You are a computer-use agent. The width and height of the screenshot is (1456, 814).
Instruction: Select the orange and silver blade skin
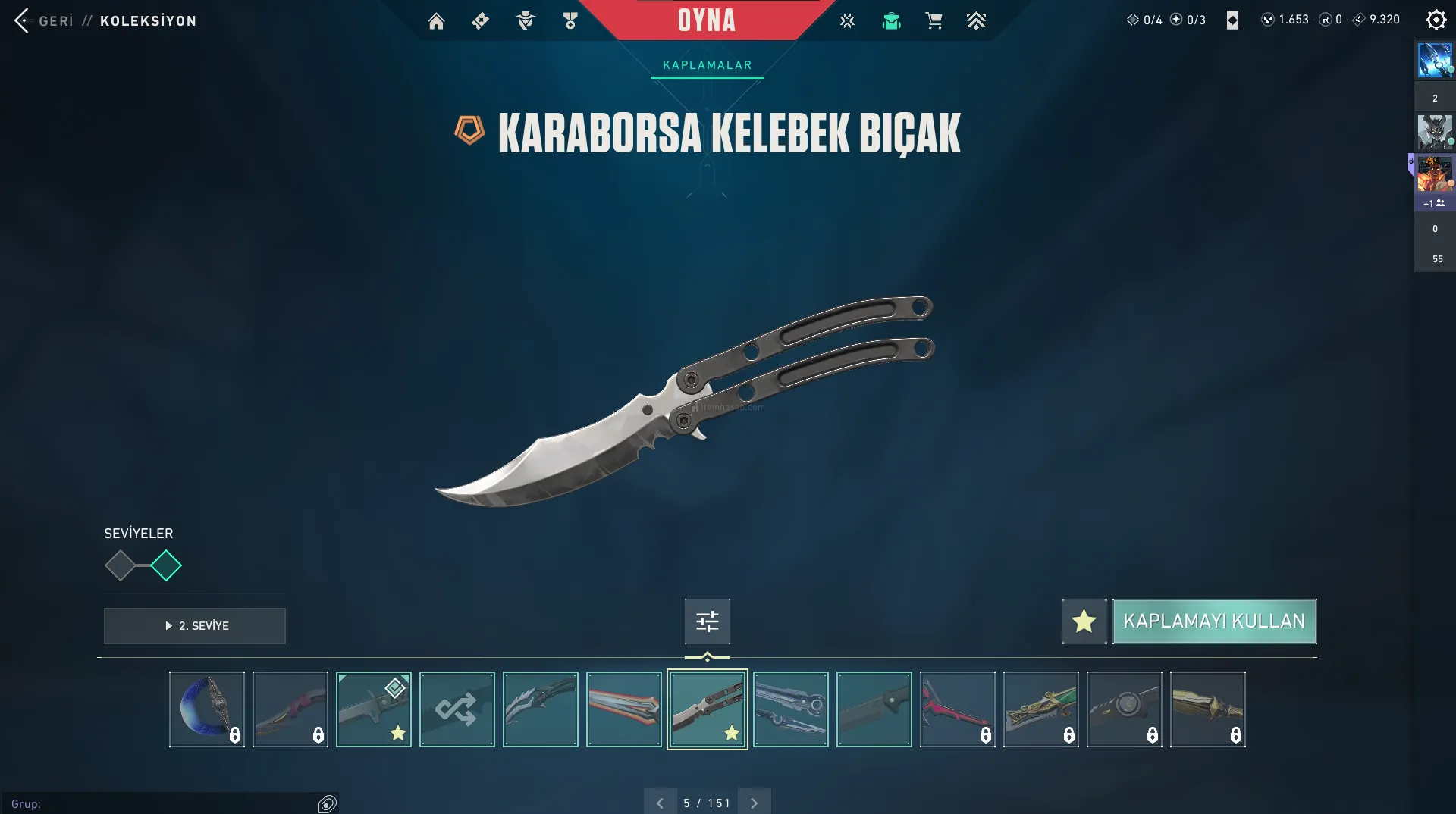(623, 709)
